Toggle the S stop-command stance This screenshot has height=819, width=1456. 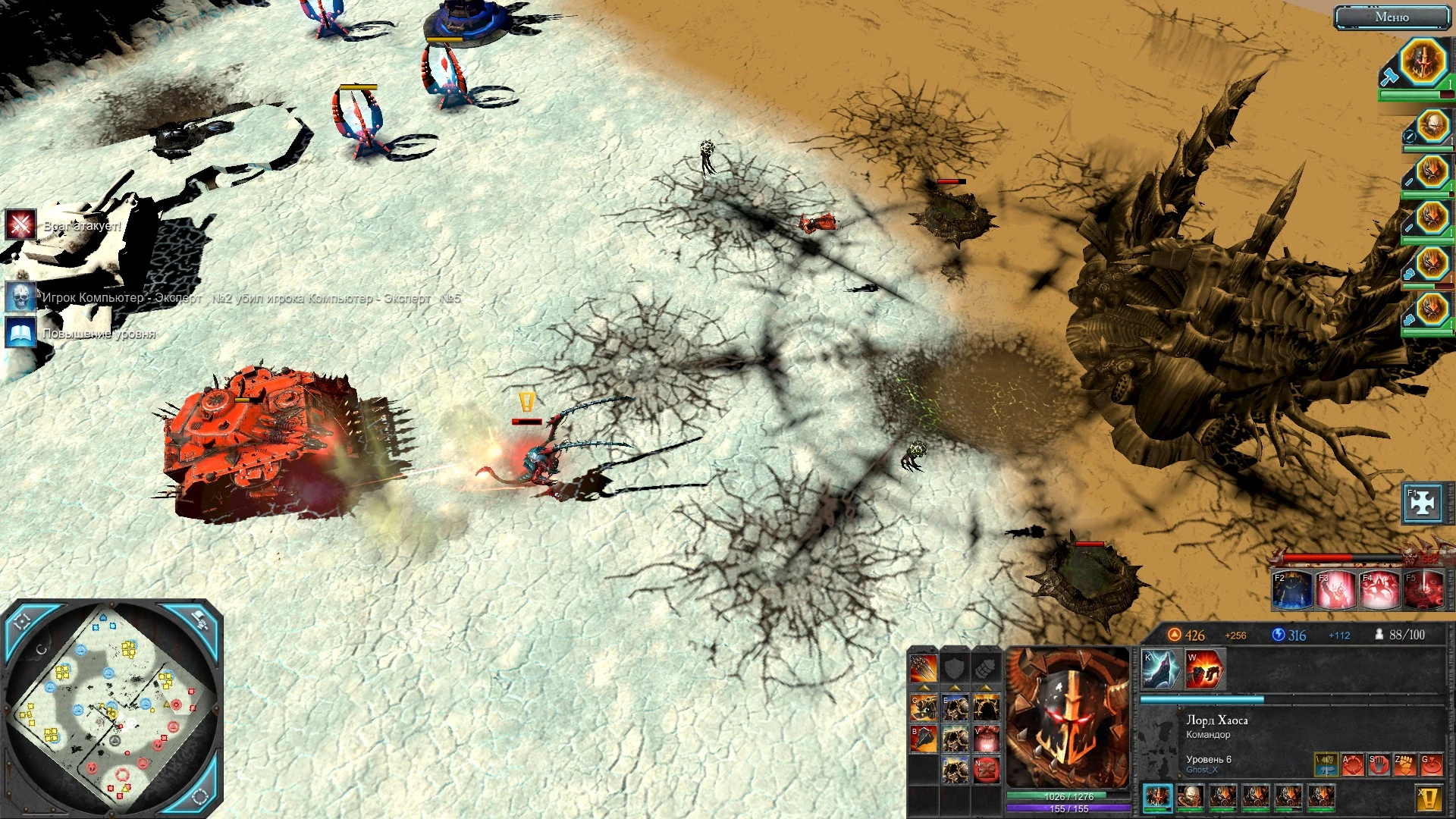1379,765
